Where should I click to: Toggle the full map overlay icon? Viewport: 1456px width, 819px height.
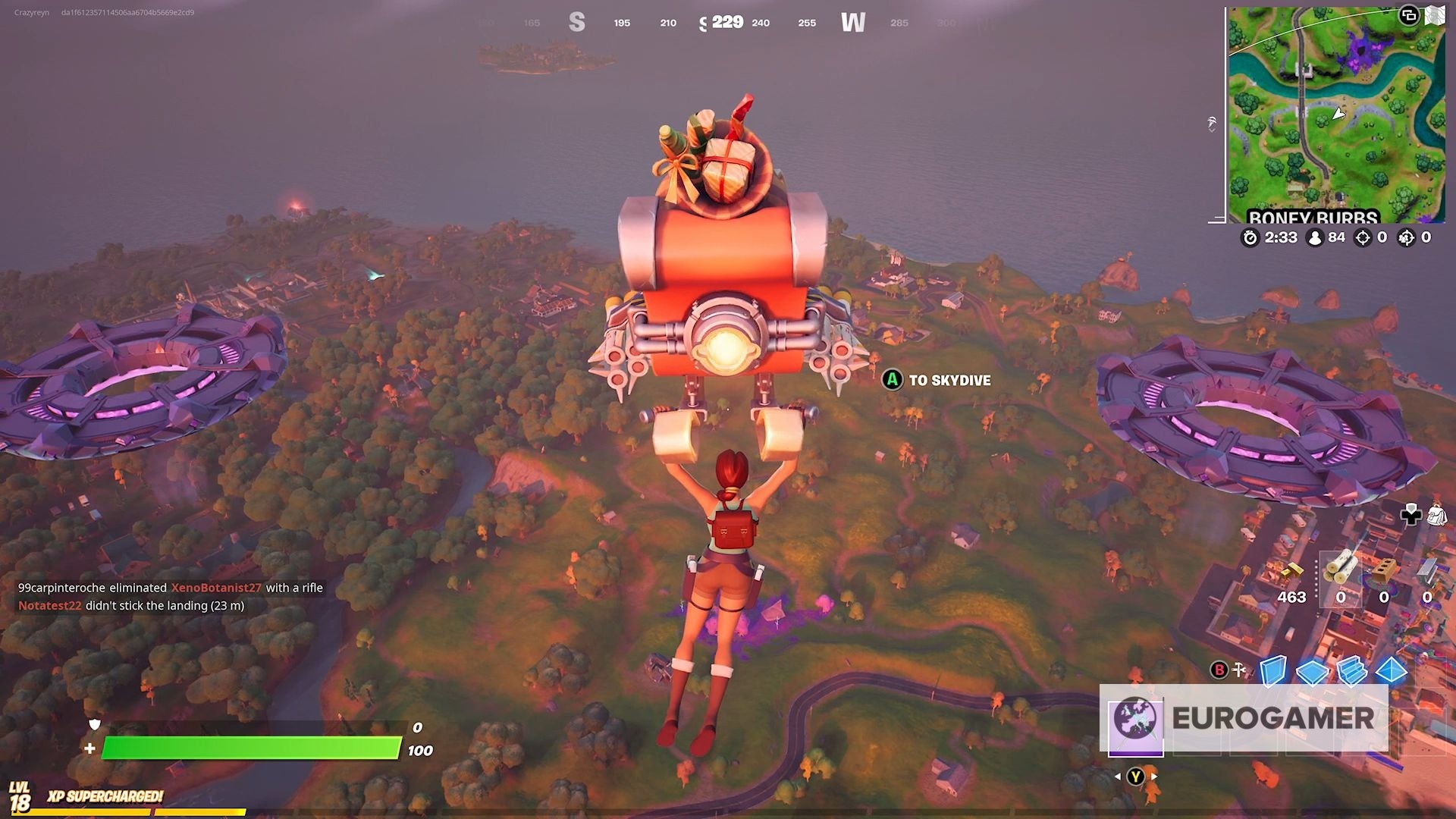(x=1436, y=15)
